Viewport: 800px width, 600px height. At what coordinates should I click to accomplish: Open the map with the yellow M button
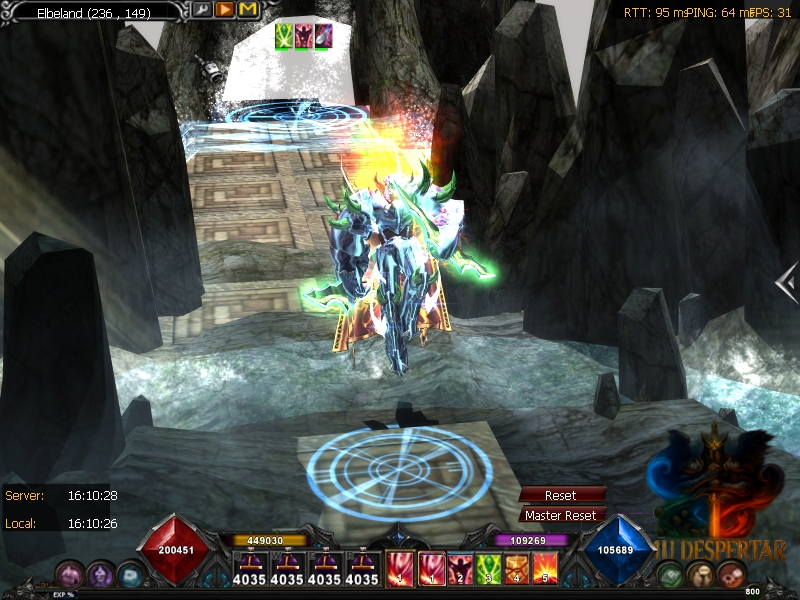248,10
